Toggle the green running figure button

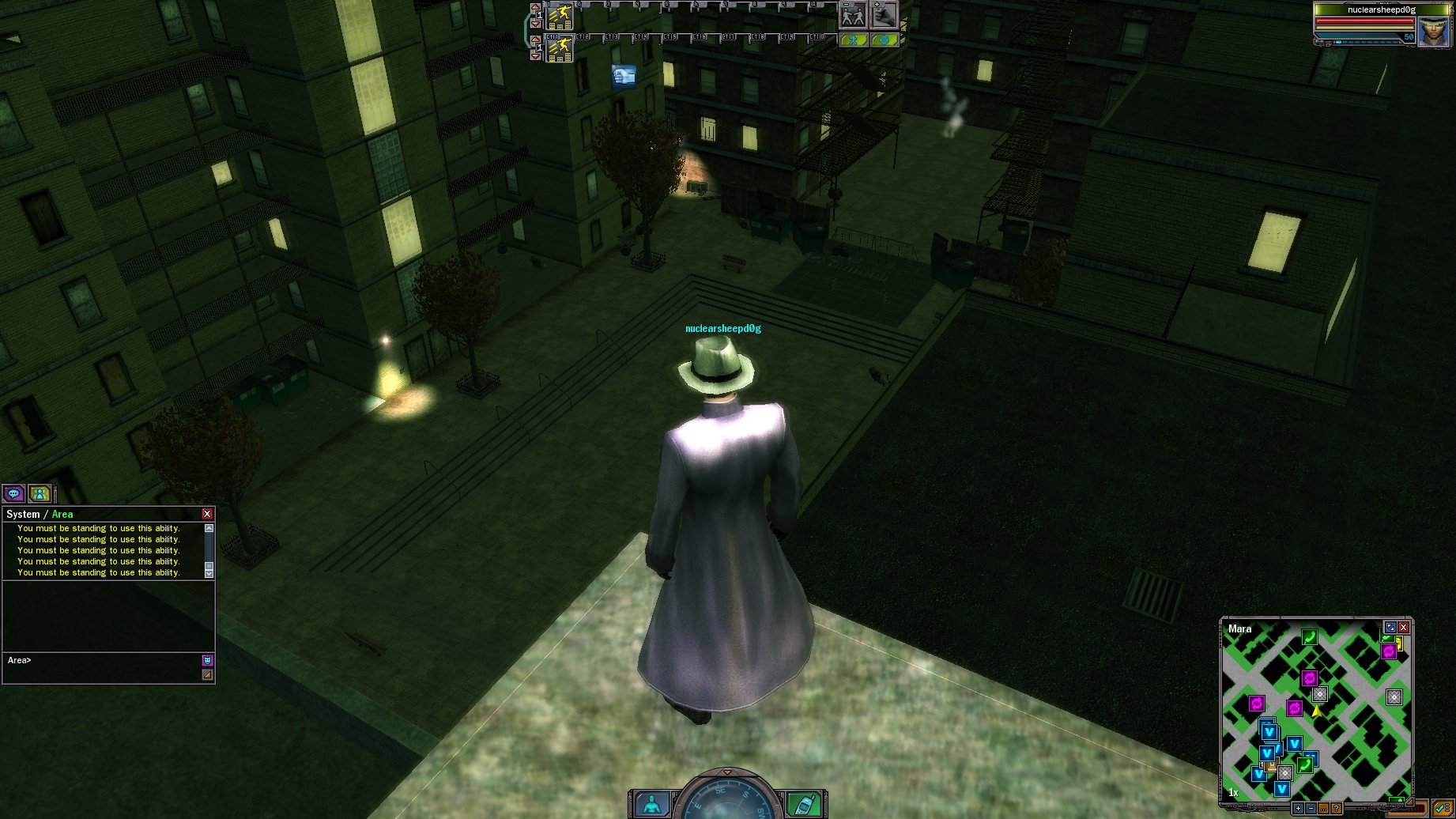coord(853,40)
